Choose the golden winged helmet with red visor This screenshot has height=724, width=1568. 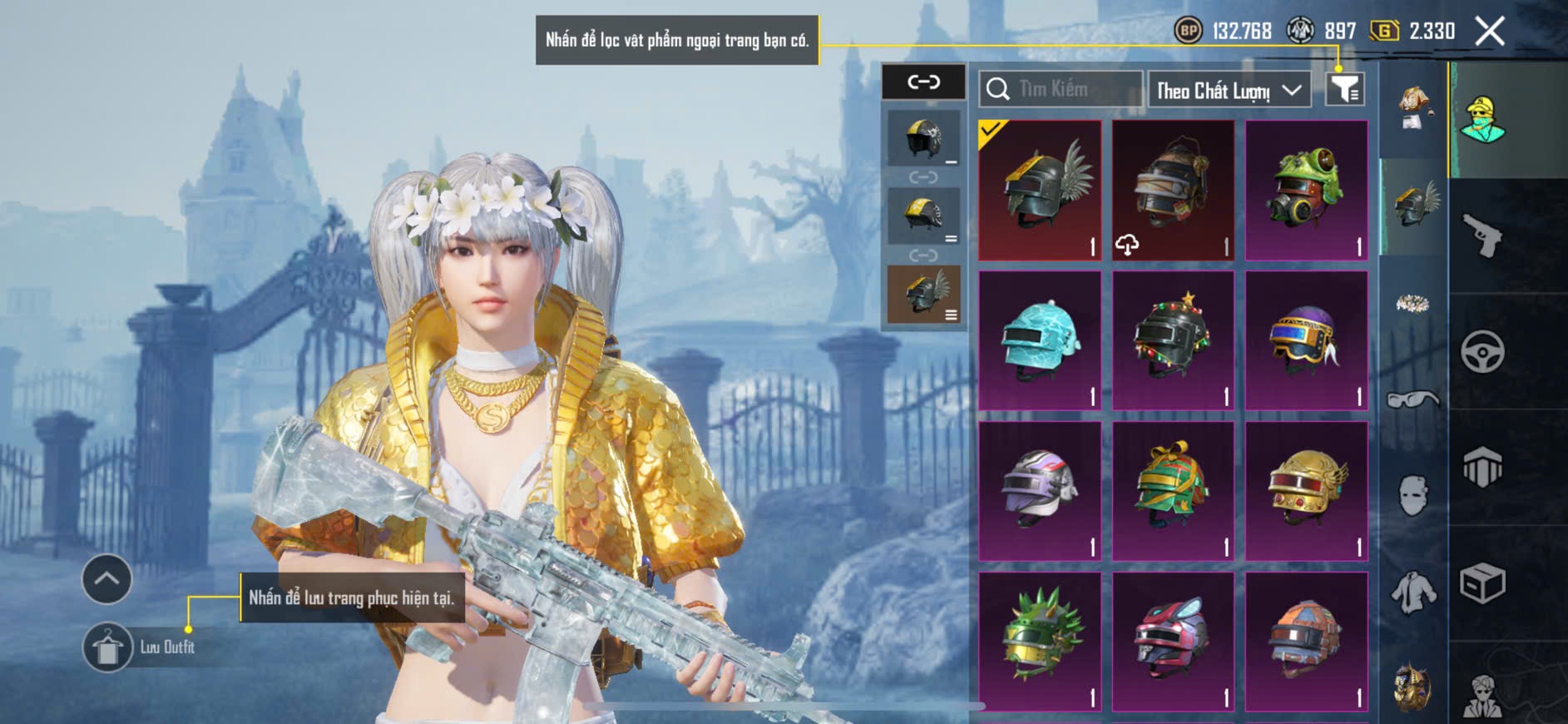1306,491
